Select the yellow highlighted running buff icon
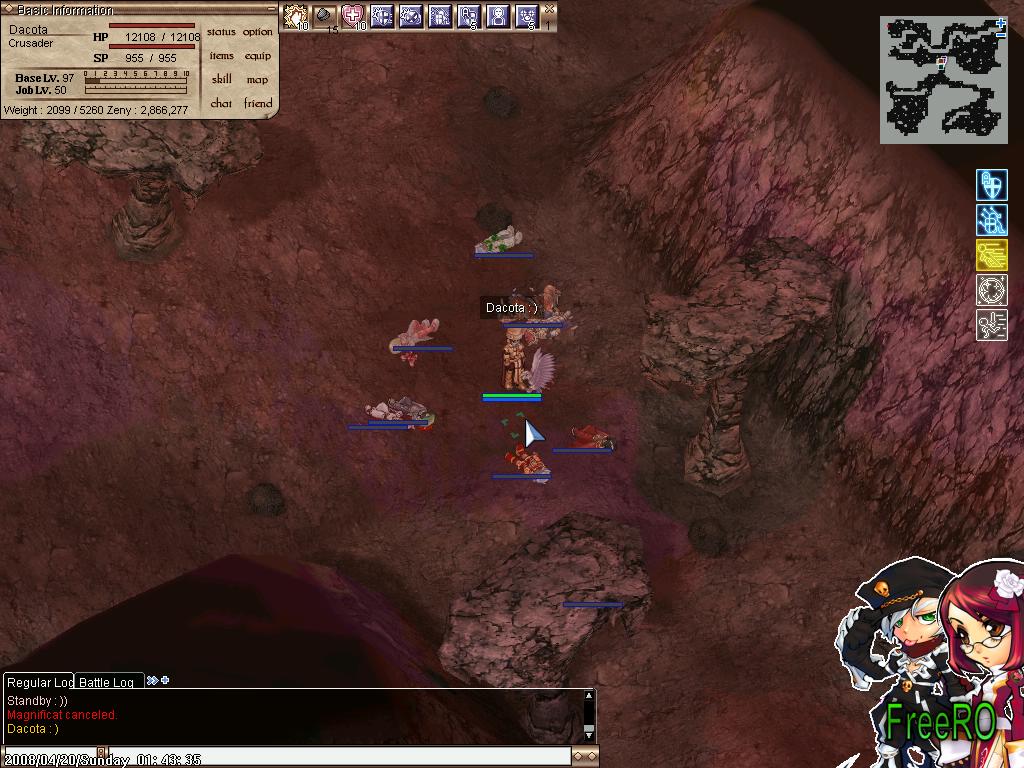 [991, 255]
